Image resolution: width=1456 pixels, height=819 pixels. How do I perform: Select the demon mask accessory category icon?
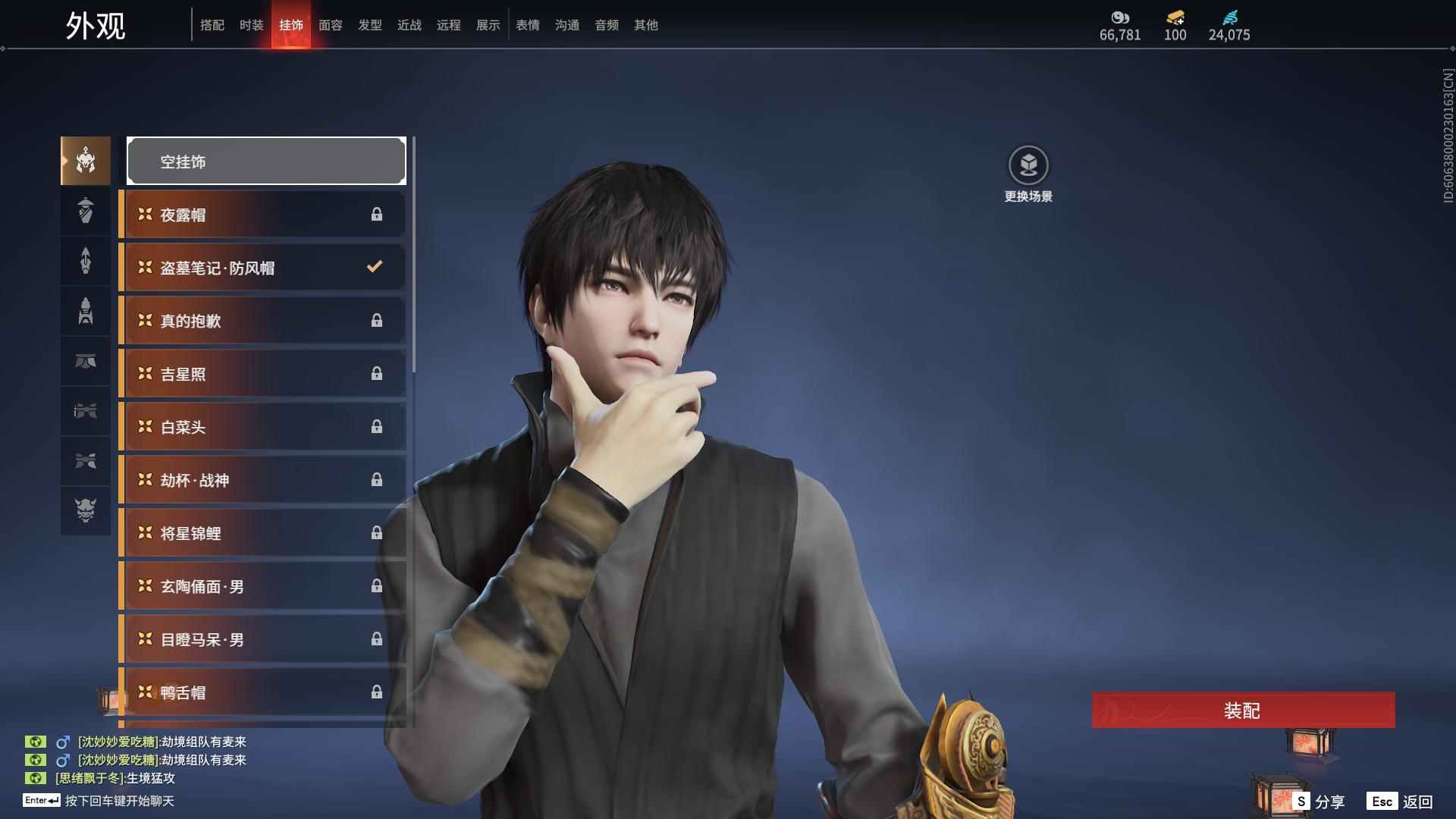[86, 510]
